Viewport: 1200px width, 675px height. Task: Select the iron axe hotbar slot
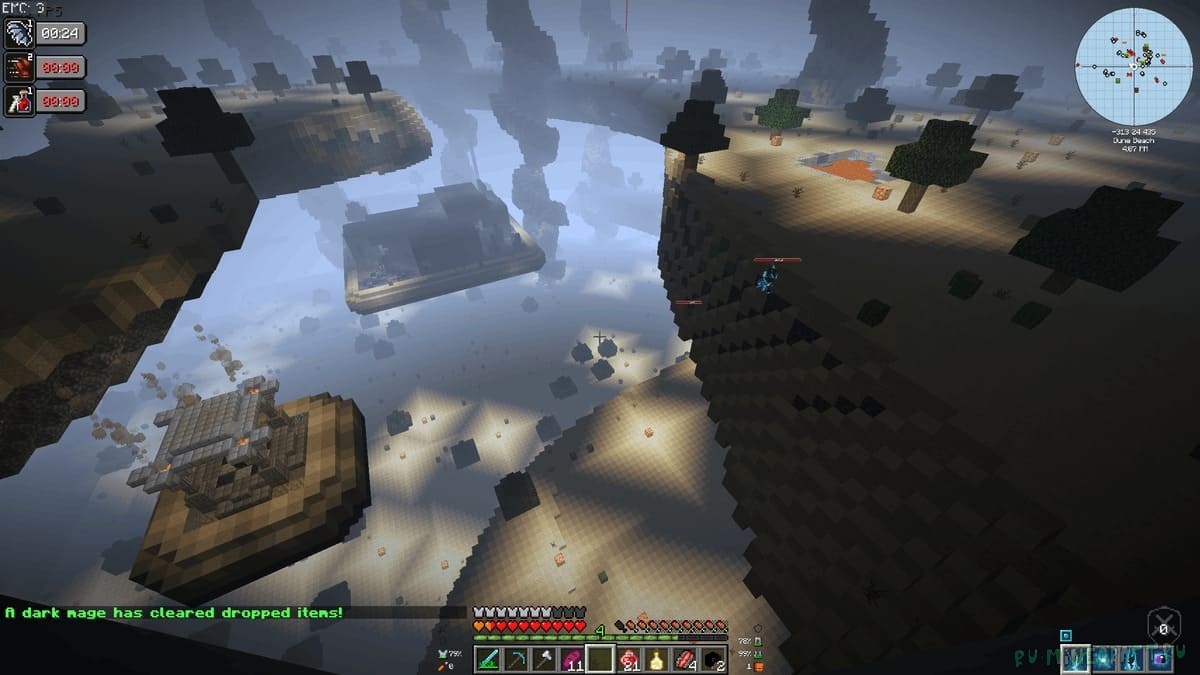[543, 659]
